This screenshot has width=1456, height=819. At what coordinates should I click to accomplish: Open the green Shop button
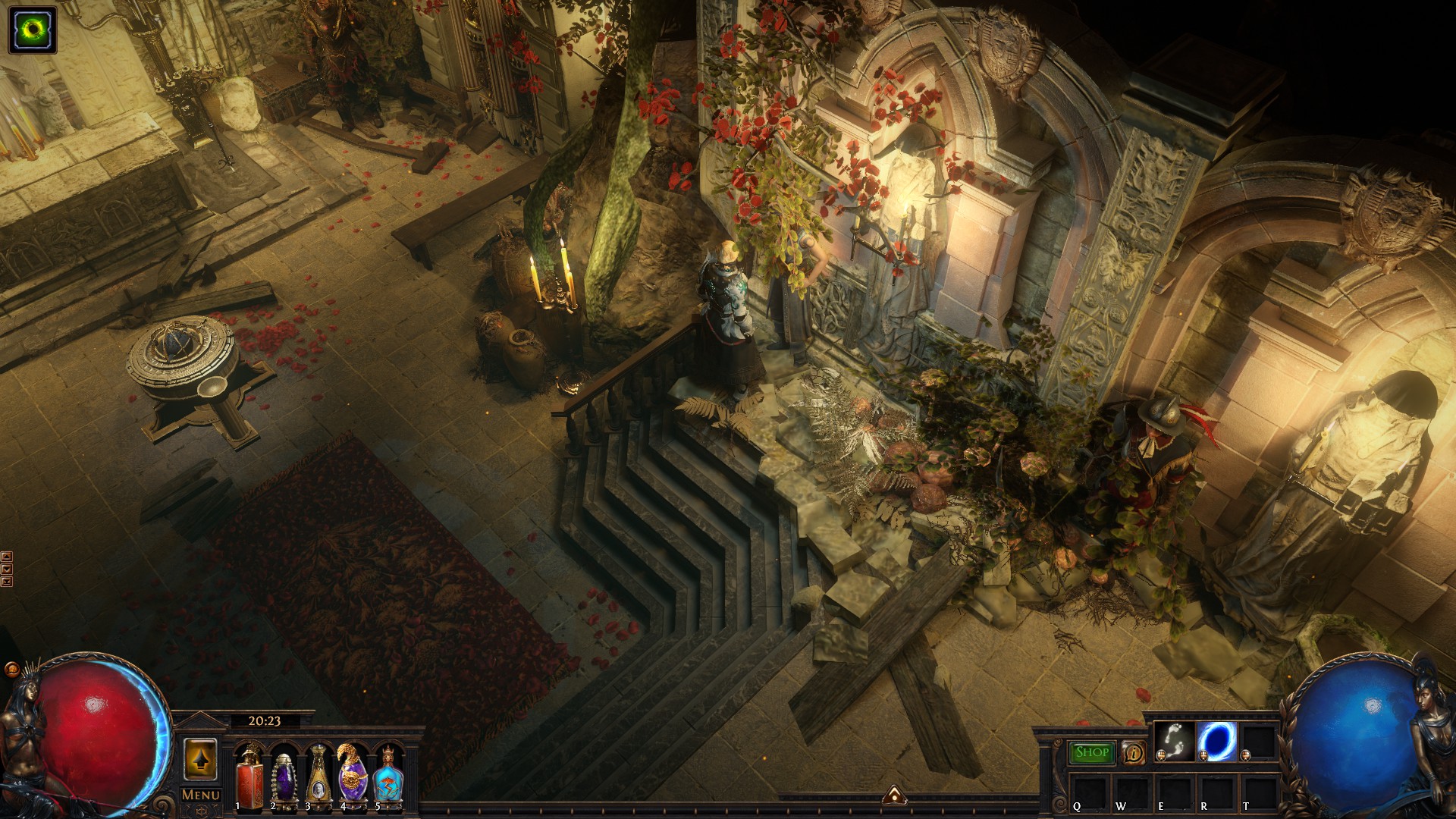(x=1091, y=752)
